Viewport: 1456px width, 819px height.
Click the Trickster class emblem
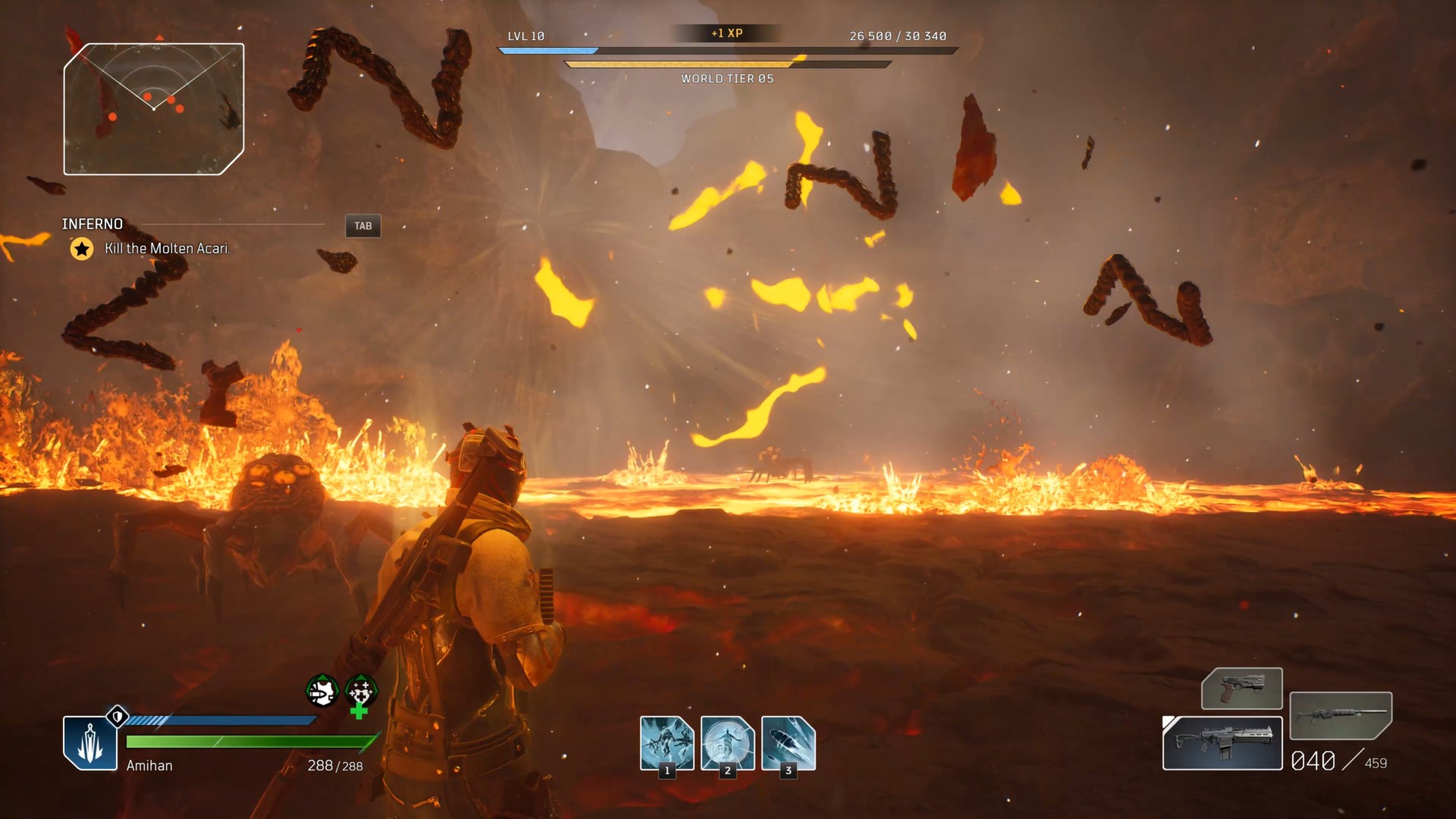pyautogui.click(x=90, y=742)
